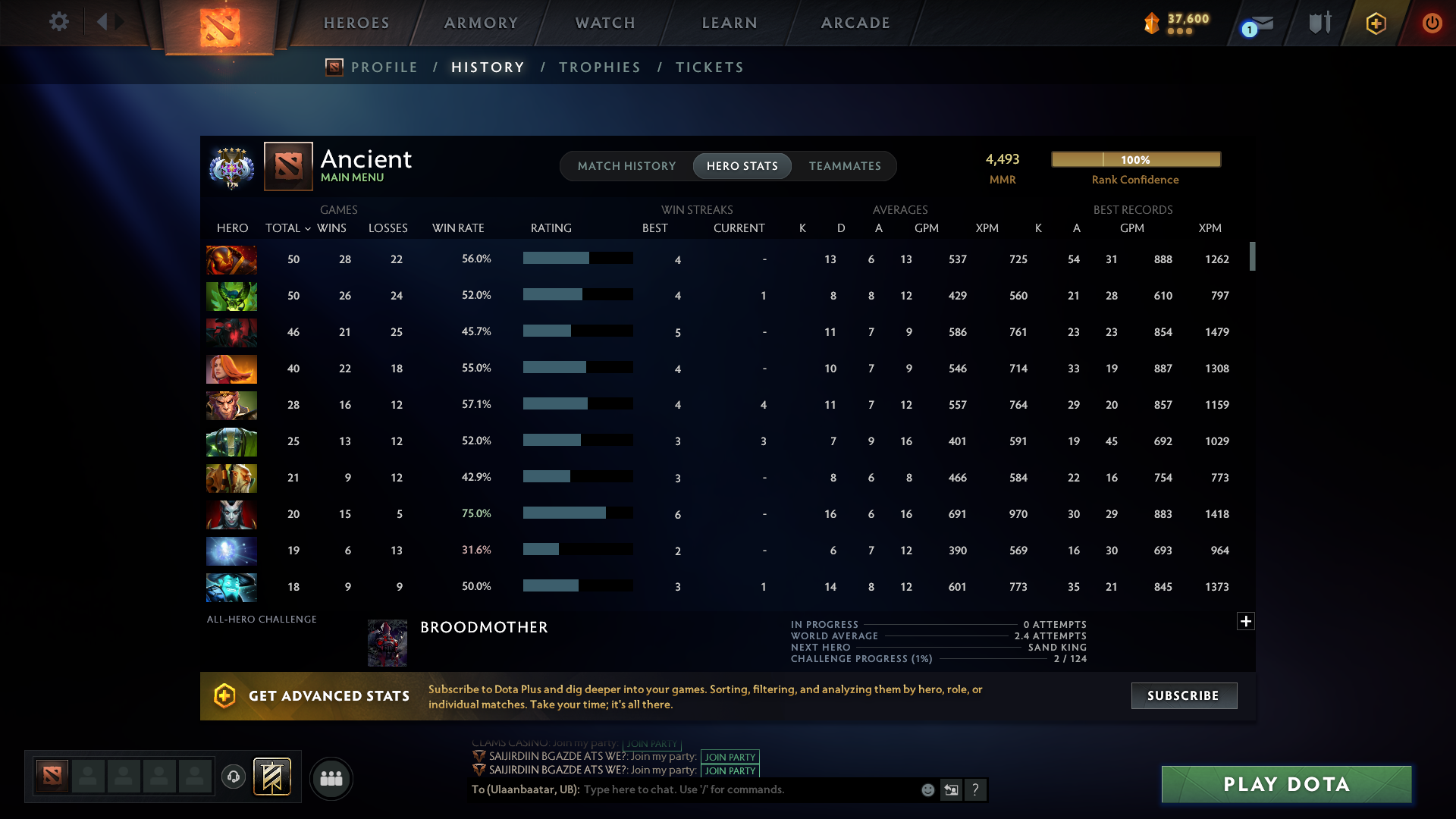This screenshot has height=819, width=1456.
Task: Enable the Teammates stats view
Action: click(845, 166)
